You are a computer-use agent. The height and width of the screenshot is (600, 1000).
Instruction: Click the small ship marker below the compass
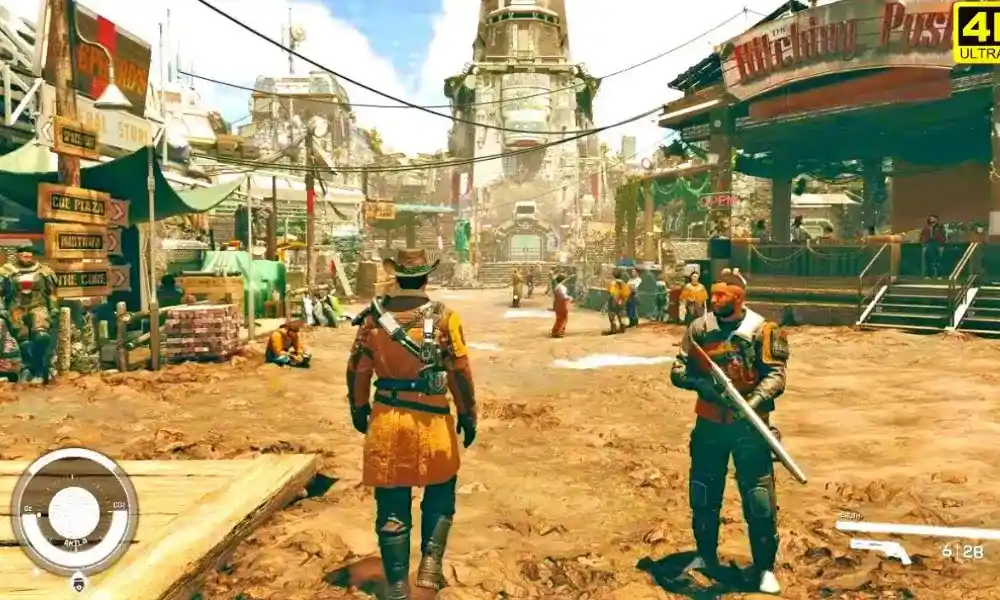79,583
